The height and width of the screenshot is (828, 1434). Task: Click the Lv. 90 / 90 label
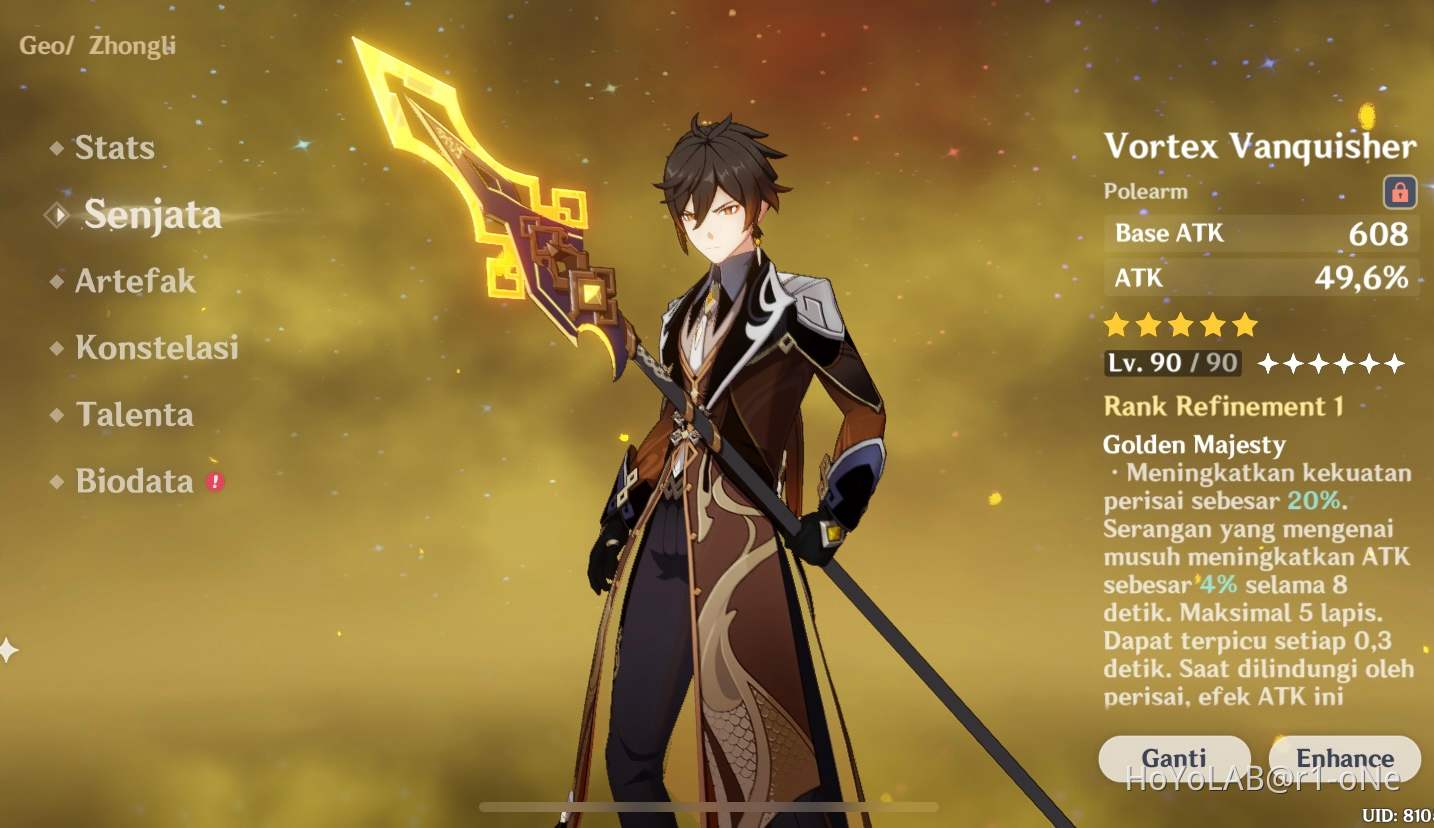(x=1171, y=363)
